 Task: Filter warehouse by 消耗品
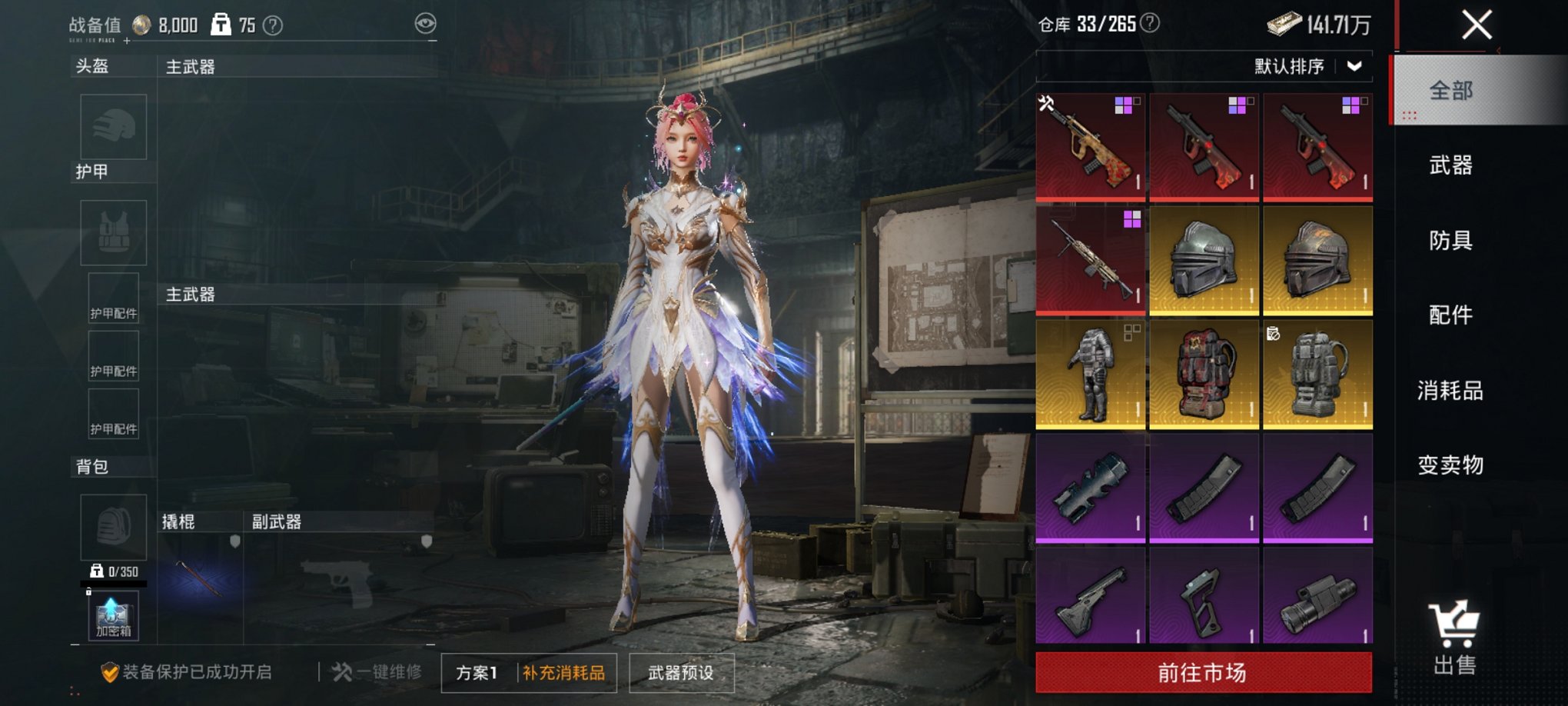pyautogui.click(x=1450, y=391)
